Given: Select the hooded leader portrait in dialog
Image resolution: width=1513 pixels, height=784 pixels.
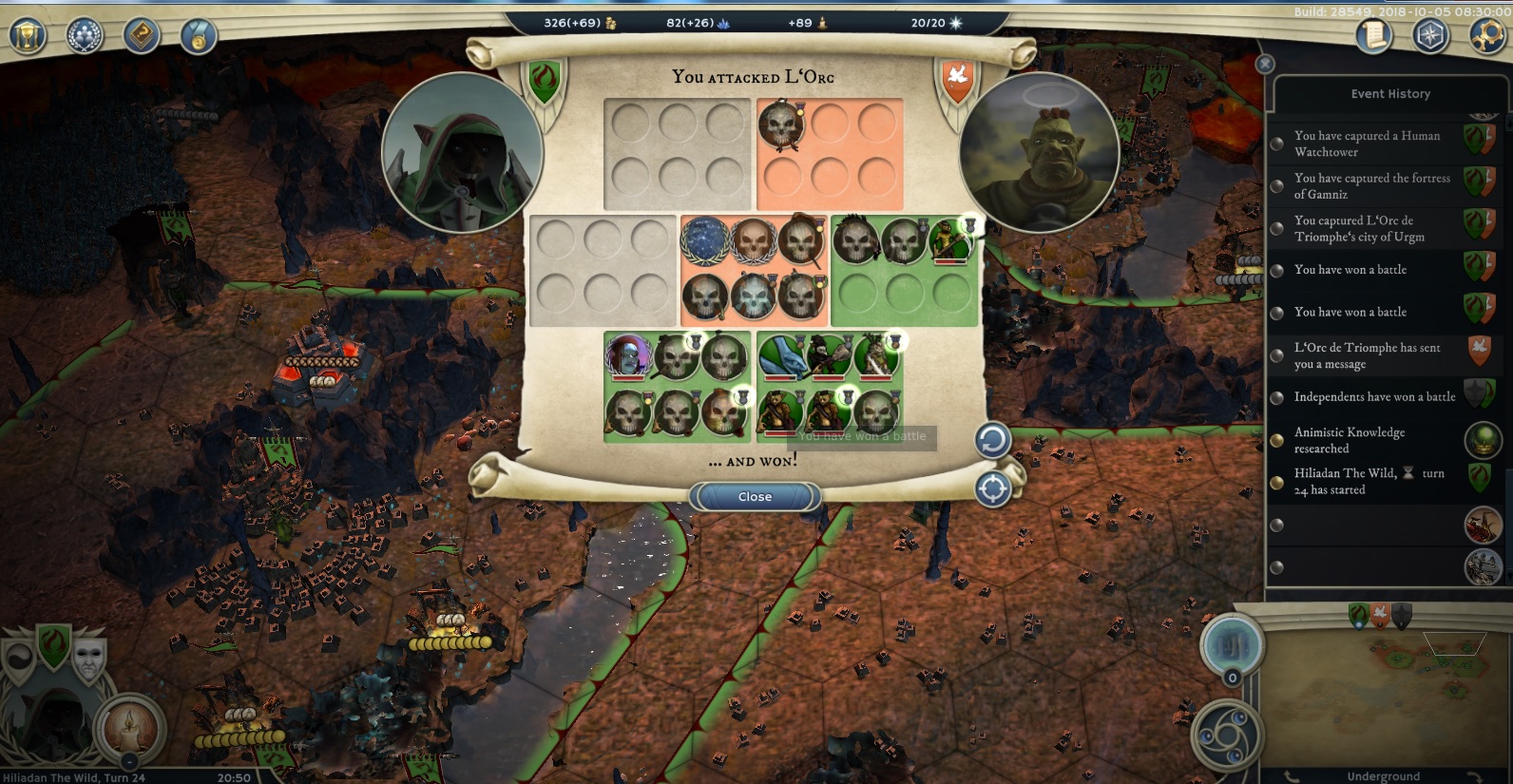Looking at the screenshot, I should [x=462, y=153].
